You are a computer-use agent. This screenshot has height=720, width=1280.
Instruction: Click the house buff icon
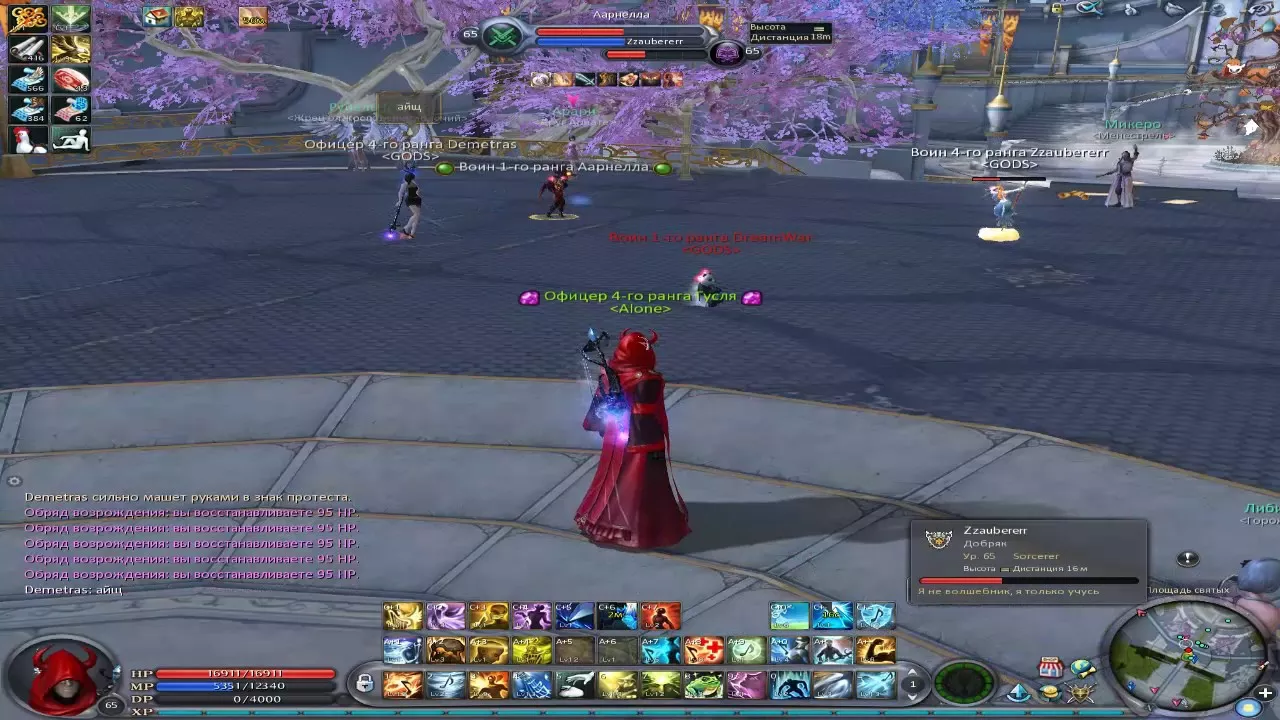click(156, 16)
